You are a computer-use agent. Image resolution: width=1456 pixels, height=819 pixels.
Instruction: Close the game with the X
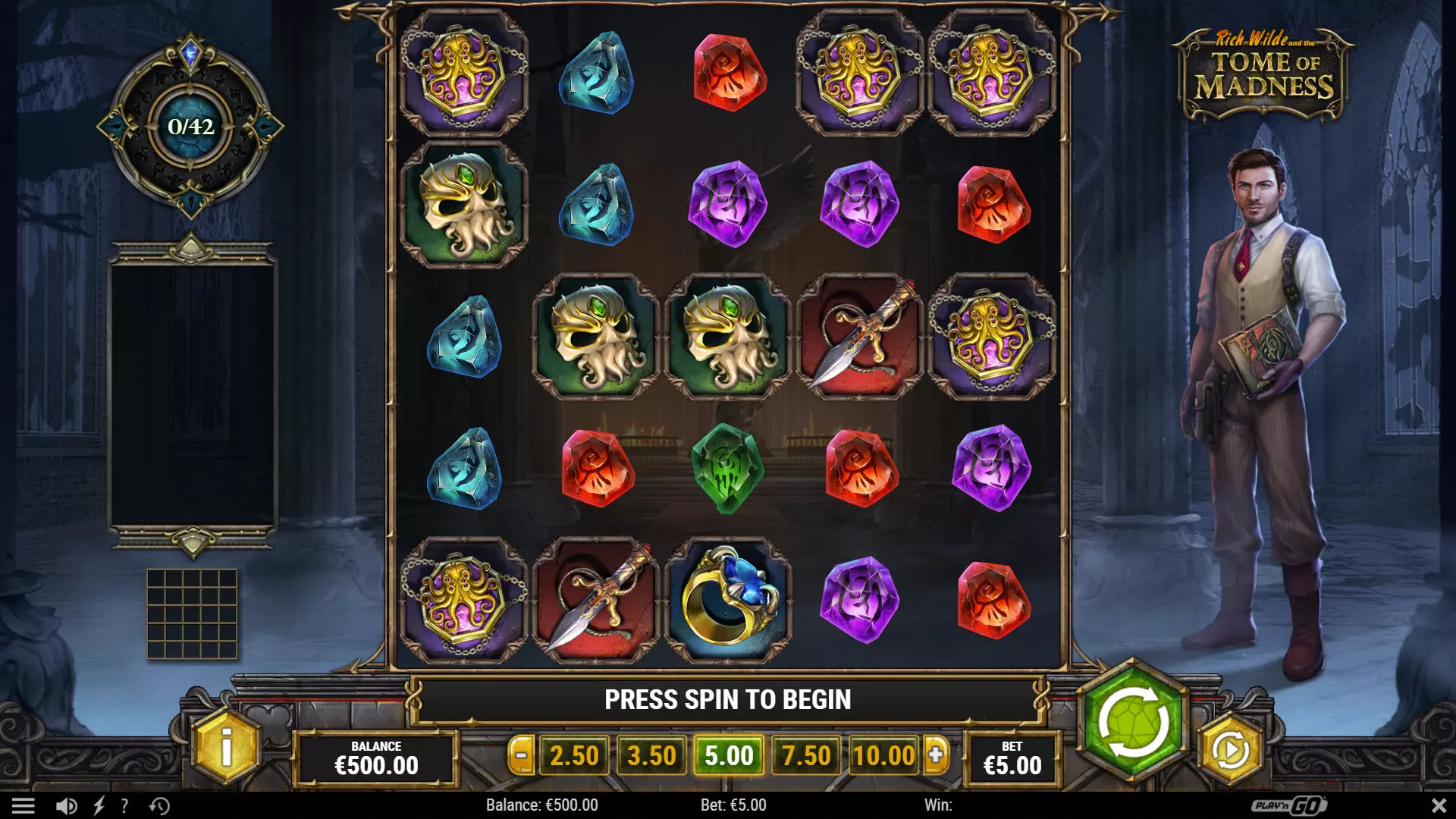1439,805
